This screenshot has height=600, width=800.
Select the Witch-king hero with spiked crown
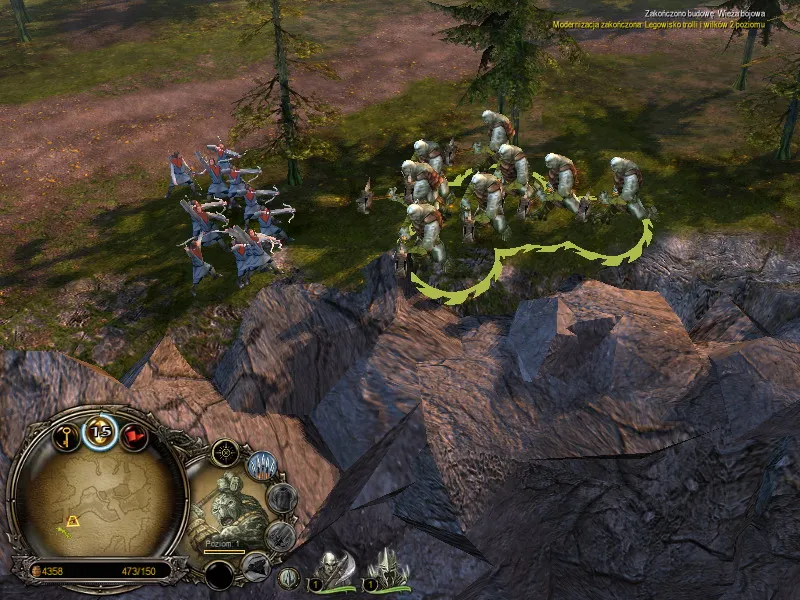pyautogui.click(x=385, y=569)
